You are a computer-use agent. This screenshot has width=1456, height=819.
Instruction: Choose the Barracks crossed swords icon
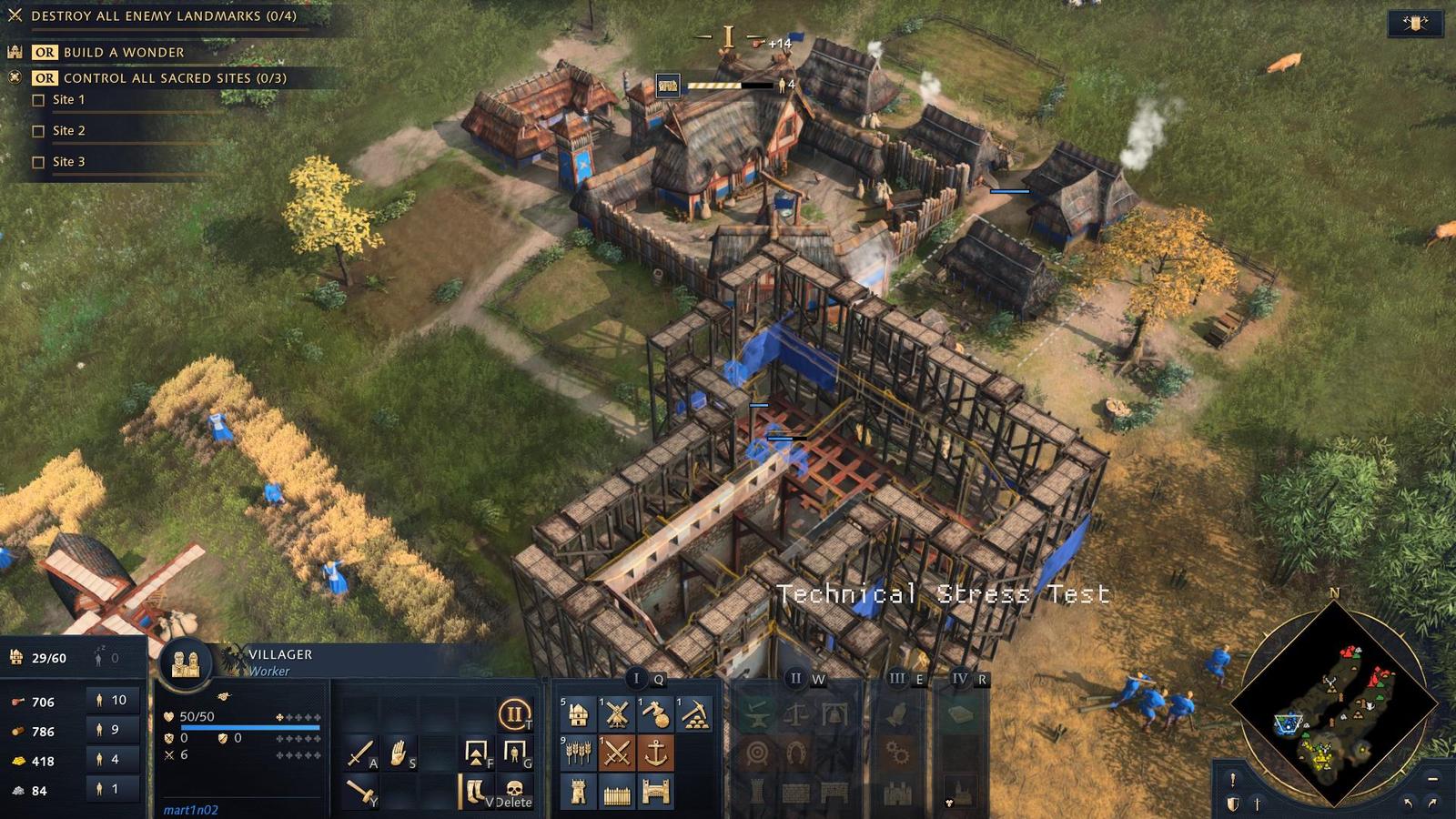pos(617,753)
